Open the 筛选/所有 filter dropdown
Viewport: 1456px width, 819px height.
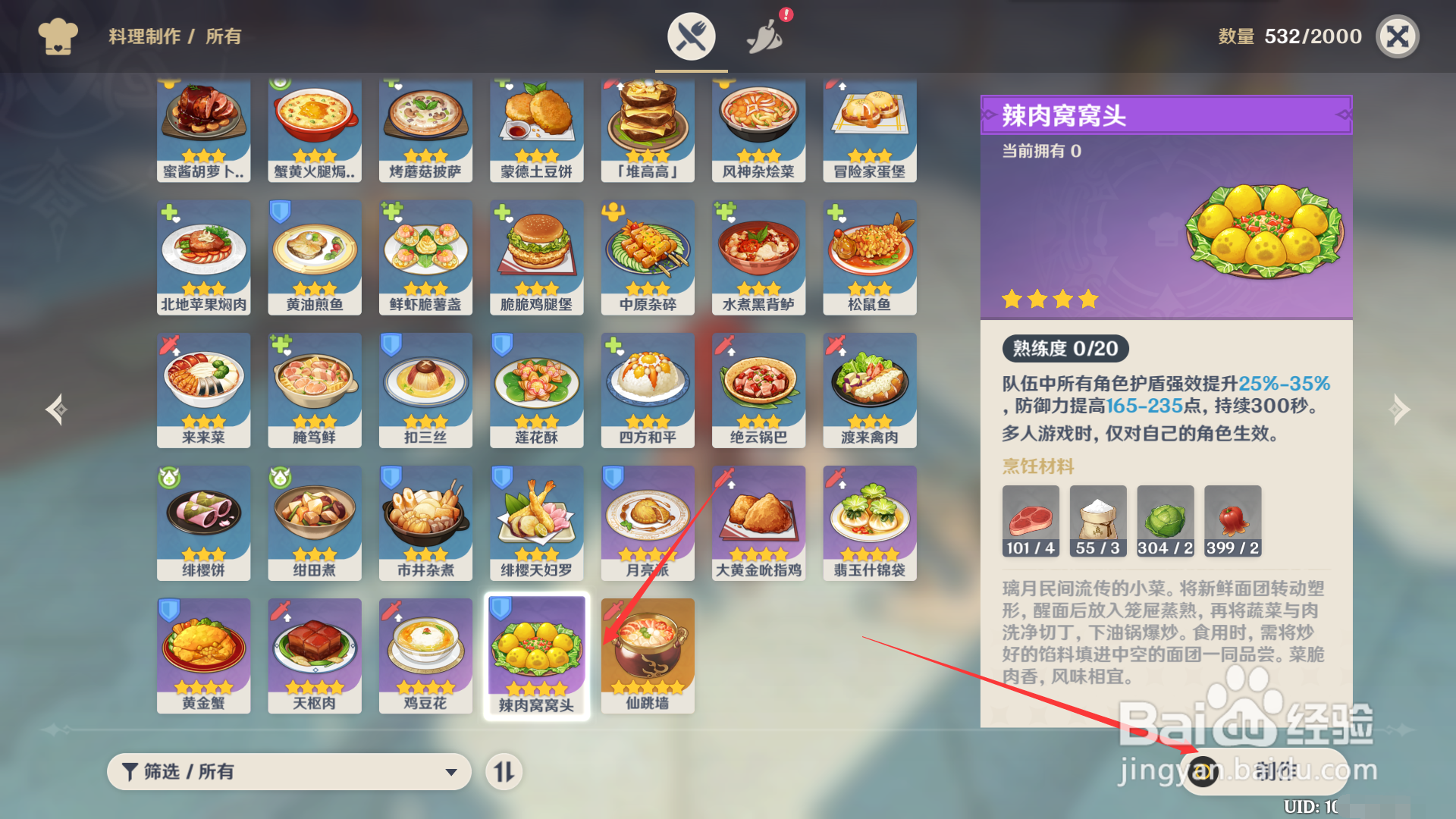(288, 771)
